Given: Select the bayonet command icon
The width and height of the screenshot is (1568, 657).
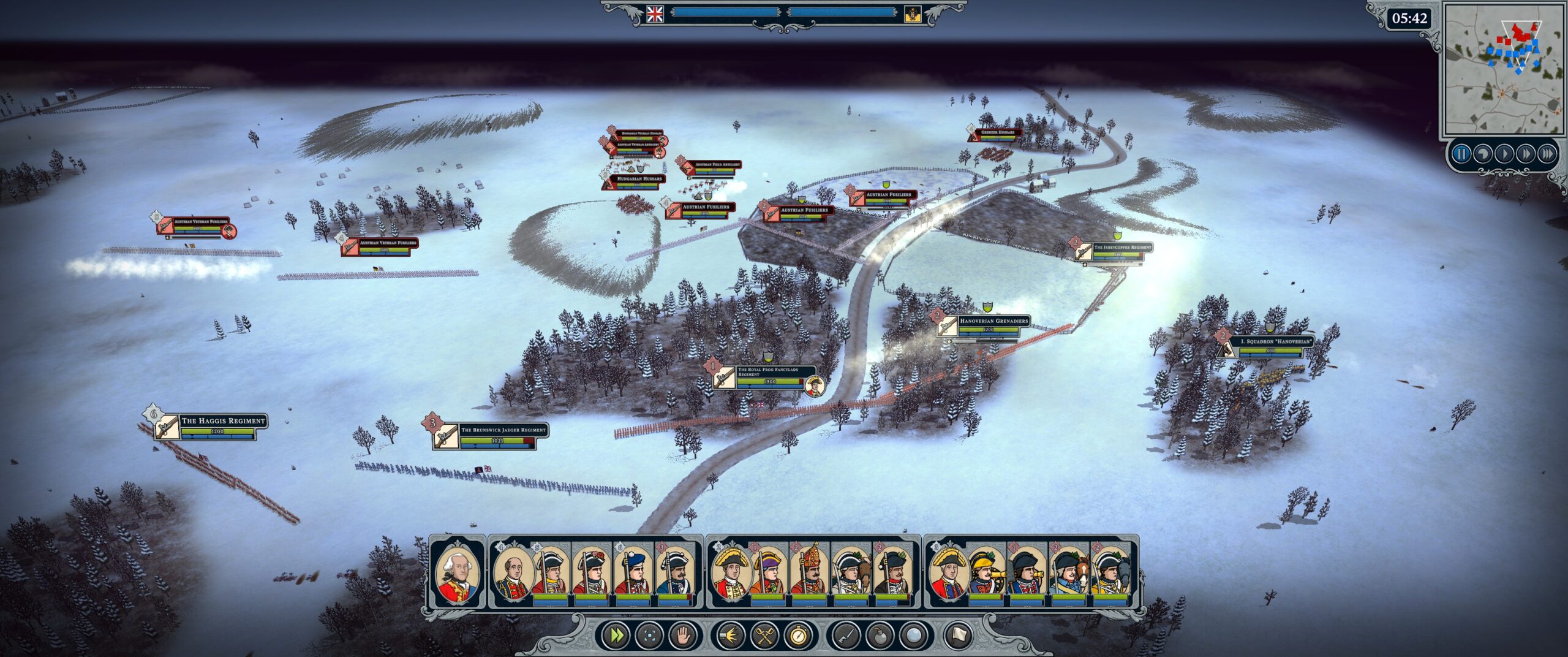Looking at the screenshot, I should point(846,636).
